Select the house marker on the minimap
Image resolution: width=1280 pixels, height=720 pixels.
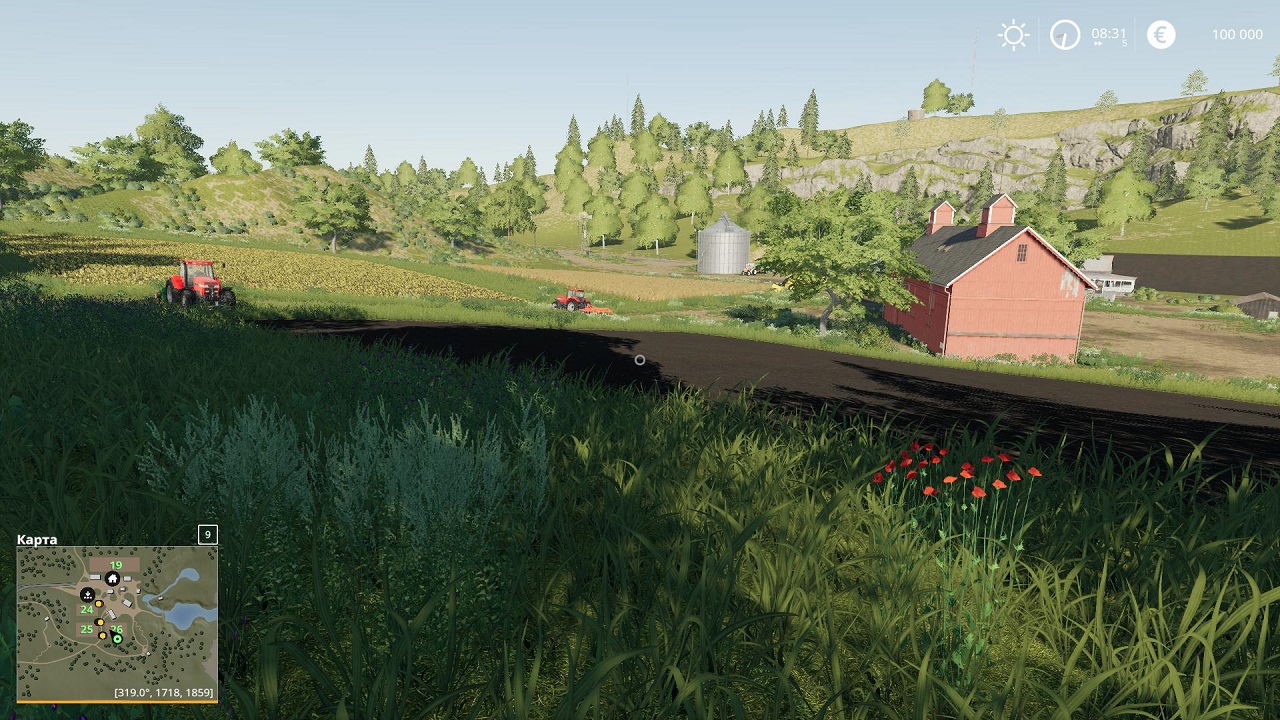pyautogui.click(x=113, y=579)
